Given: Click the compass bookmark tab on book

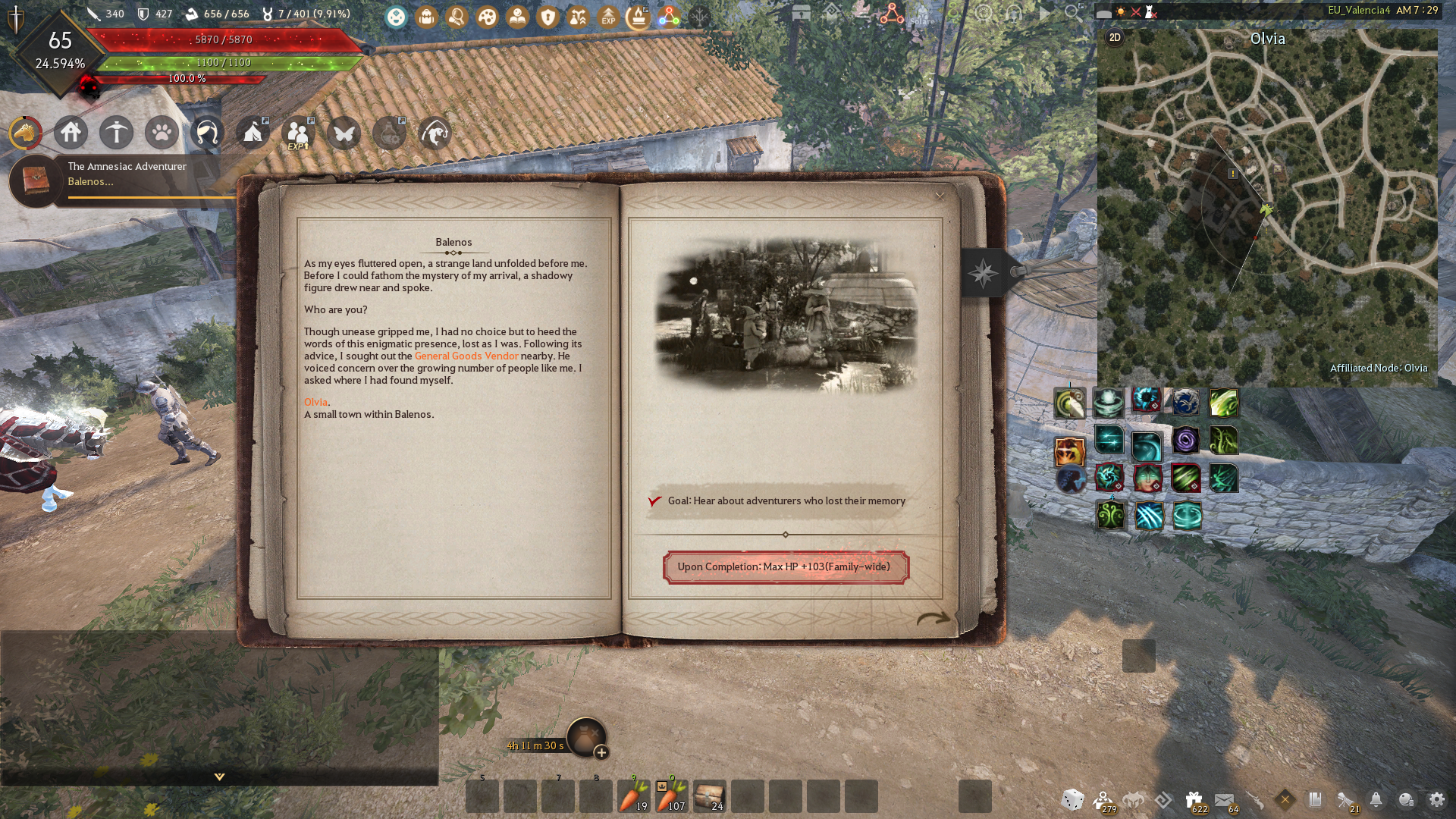Looking at the screenshot, I should pos(984,273).
